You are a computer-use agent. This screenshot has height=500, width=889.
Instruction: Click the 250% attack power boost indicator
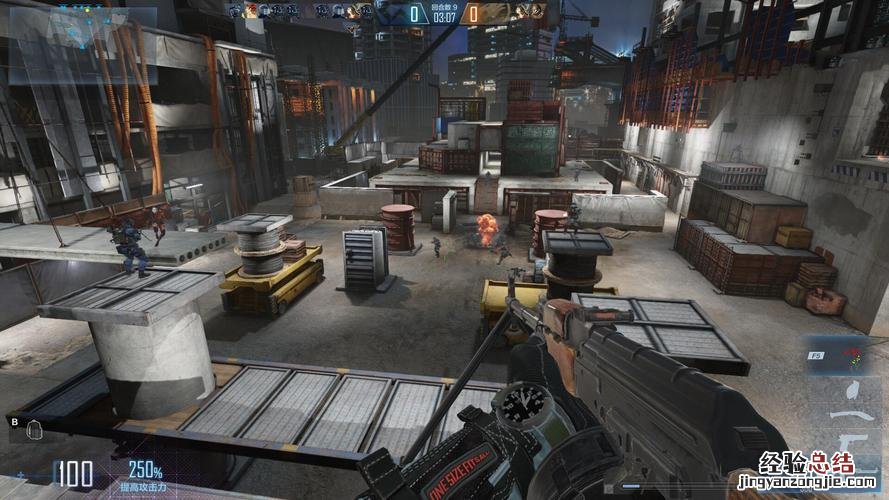(146, 471)
